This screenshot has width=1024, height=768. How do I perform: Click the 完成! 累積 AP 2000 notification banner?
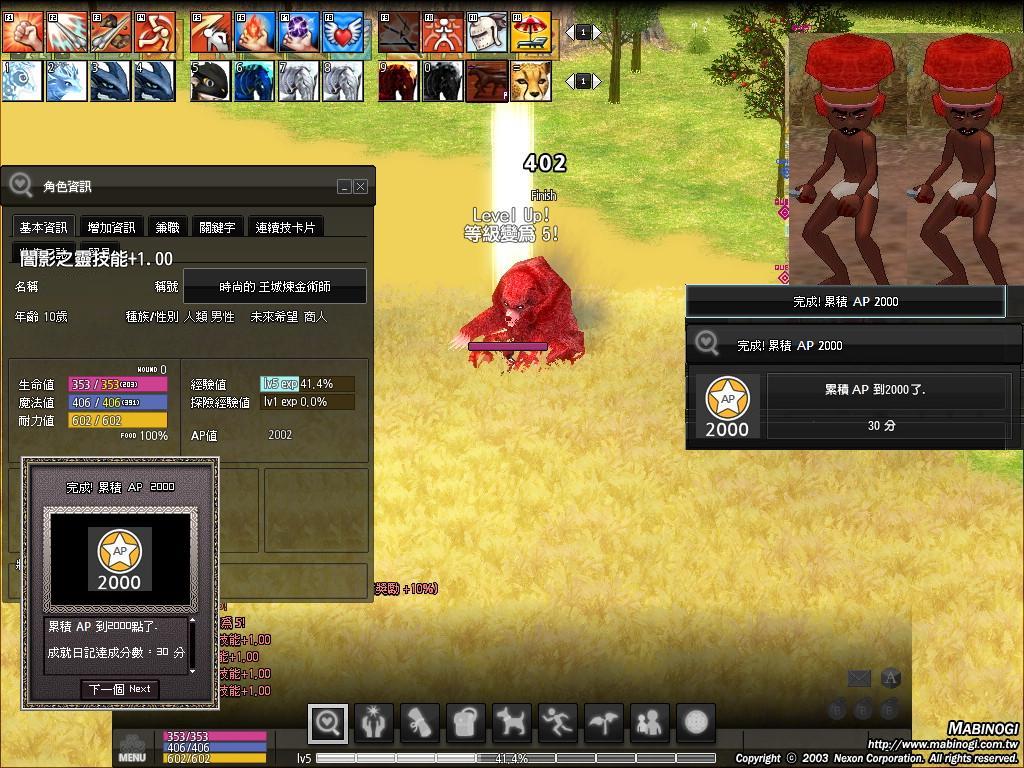tap(845, 301)
